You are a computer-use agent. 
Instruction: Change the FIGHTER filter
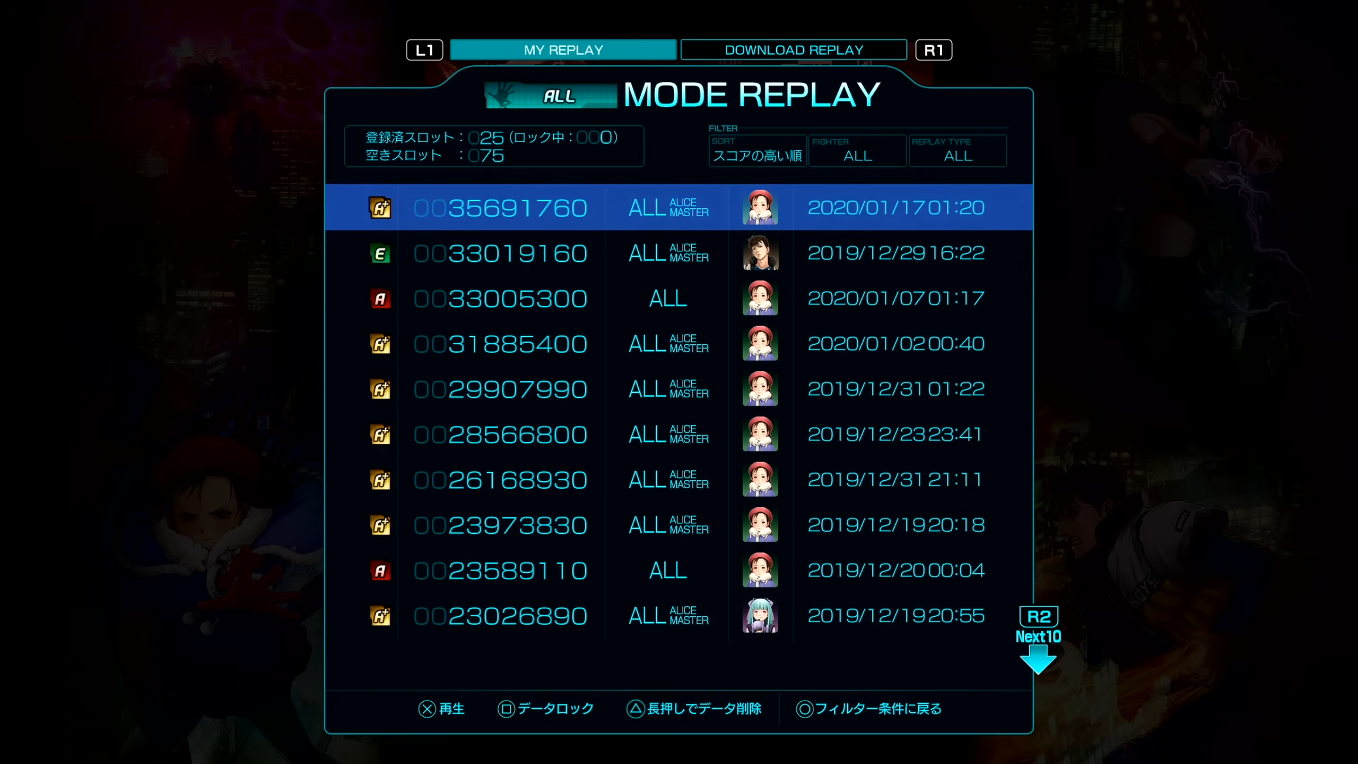(857, 151)
